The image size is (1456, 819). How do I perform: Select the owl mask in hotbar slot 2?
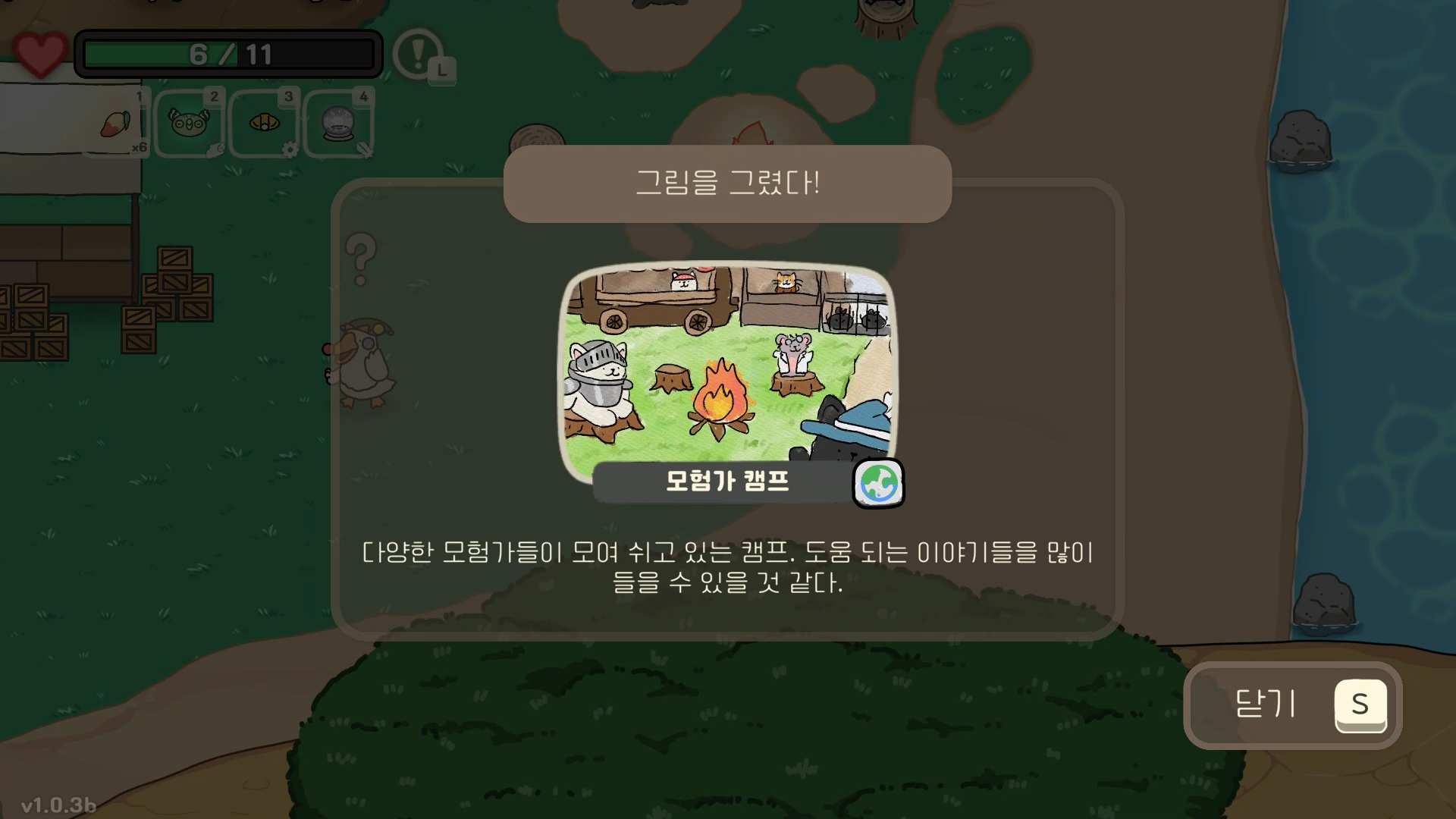(x=189, y=121)
